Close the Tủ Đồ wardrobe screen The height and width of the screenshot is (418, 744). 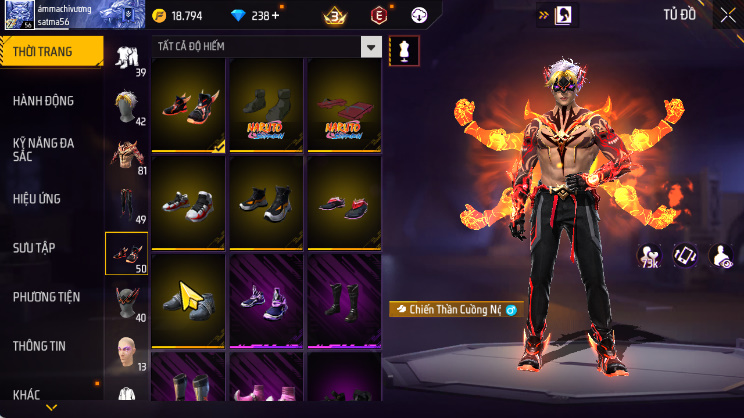point(727,15)
